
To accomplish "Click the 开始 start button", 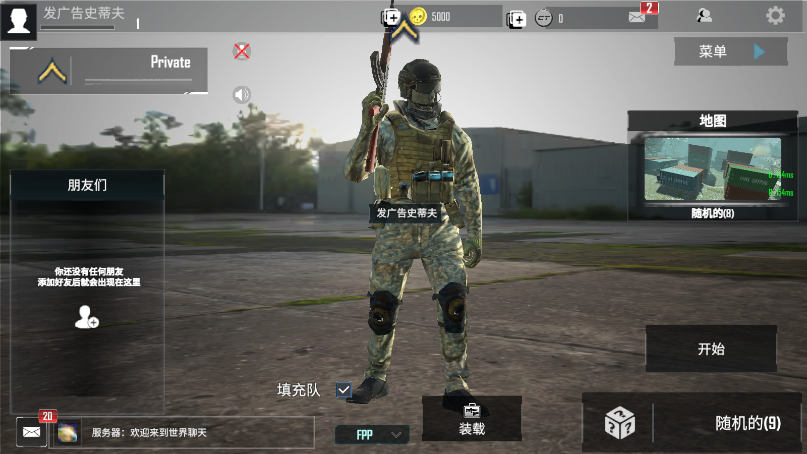I will tap(711, 349).
